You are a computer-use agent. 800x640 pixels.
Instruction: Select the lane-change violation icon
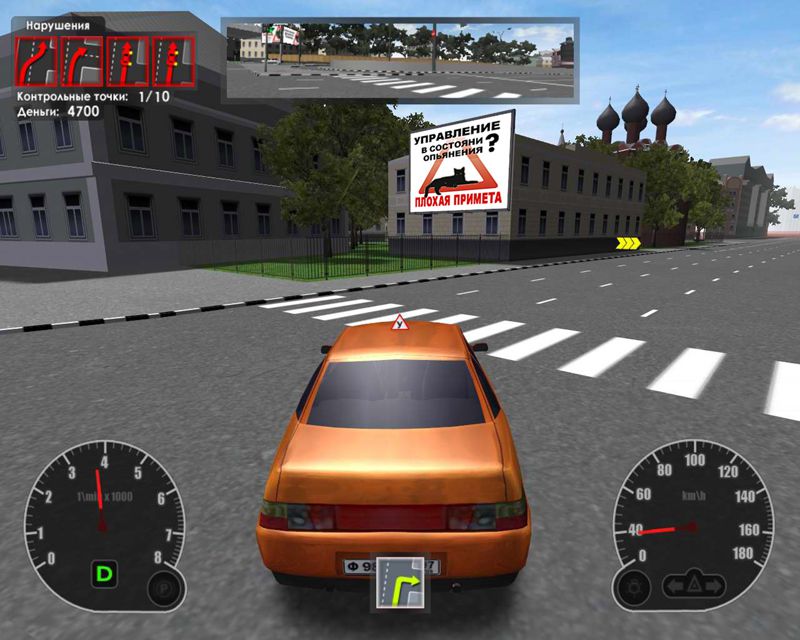[x=37, y=62]
